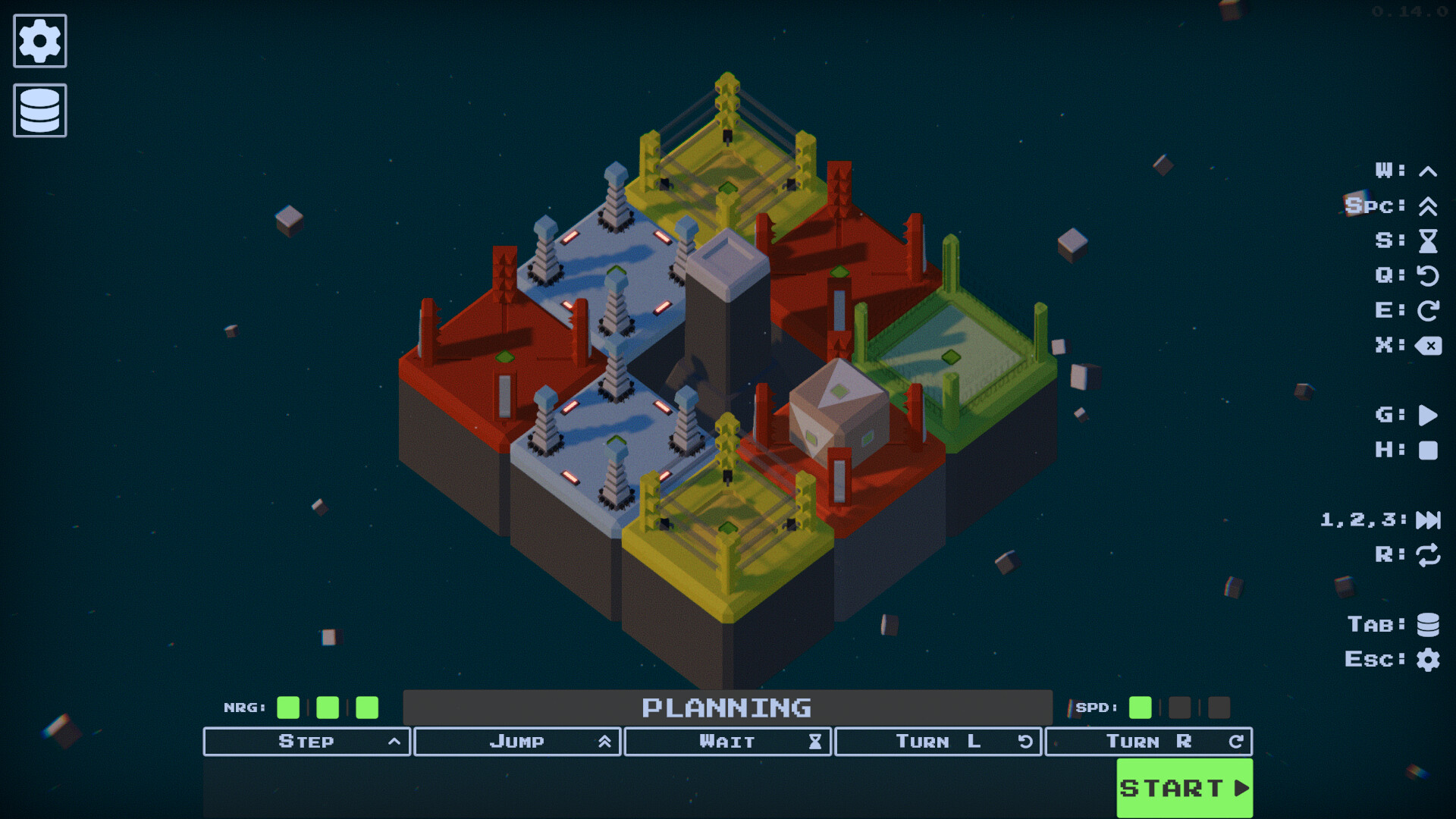The image size is (1456, 819).
Task: Click the Turn R rotate icon
Action: (1235, 741)
